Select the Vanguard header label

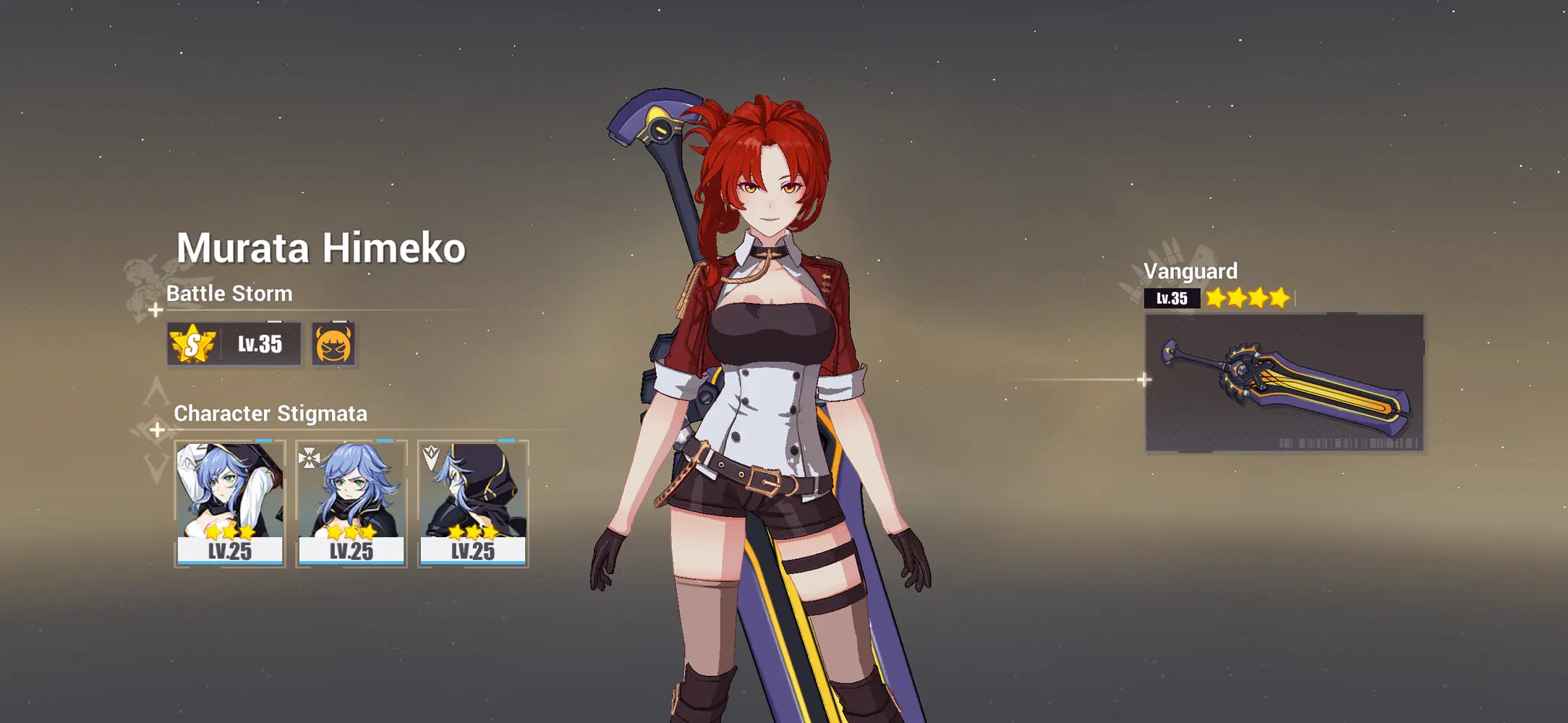click(x=1190, y=272)
